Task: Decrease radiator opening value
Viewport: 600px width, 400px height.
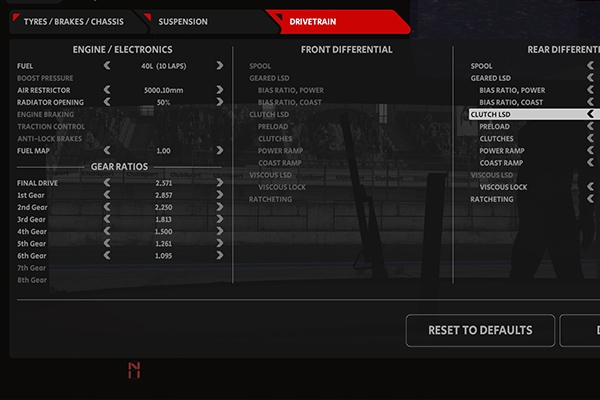Action: (107, 102)
